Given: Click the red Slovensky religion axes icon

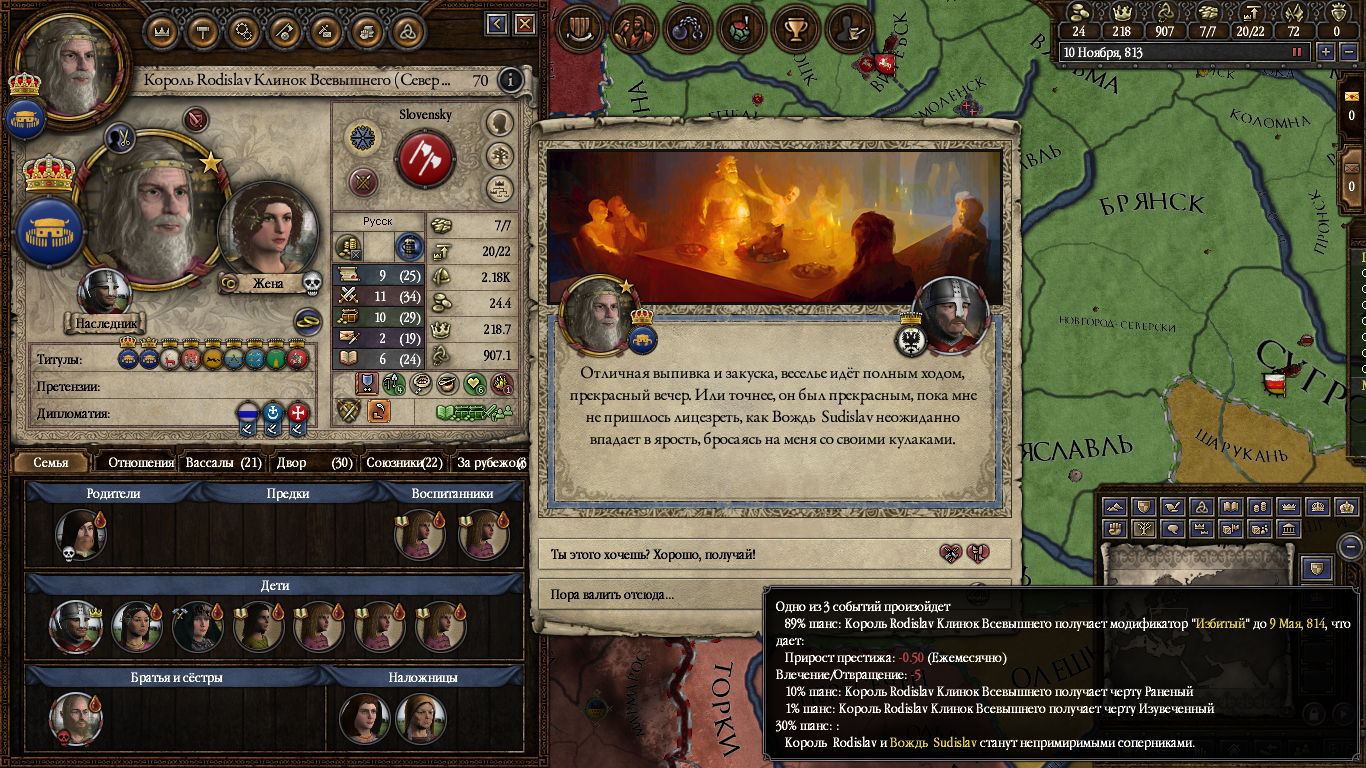Looking at the screenshot, I should pyautogui.click(x=426, y=159).
